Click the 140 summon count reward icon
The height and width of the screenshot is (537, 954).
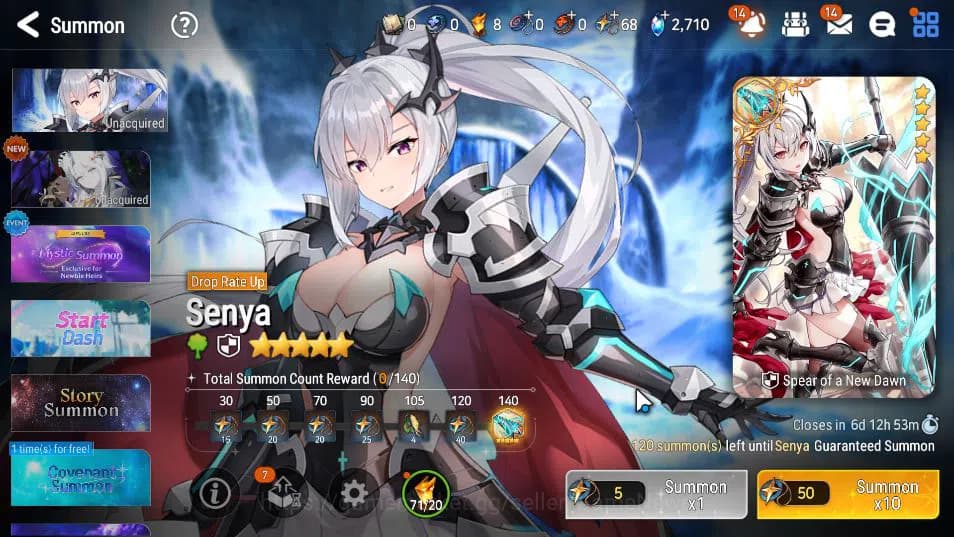coord(508,426)
